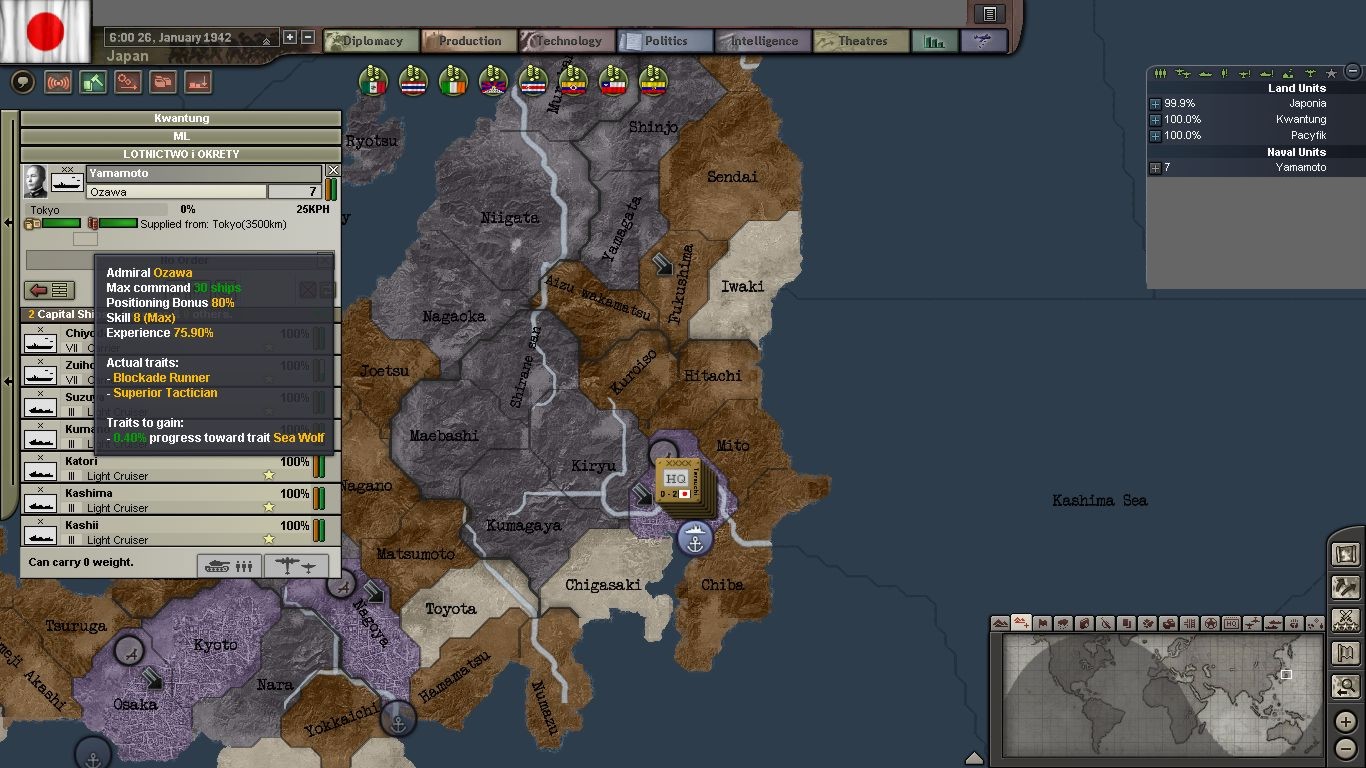Select the LOTNICTWO i OKRETY group bar
The height and width of the screenshot is (768, 1366).
click(x=181, y=154)
